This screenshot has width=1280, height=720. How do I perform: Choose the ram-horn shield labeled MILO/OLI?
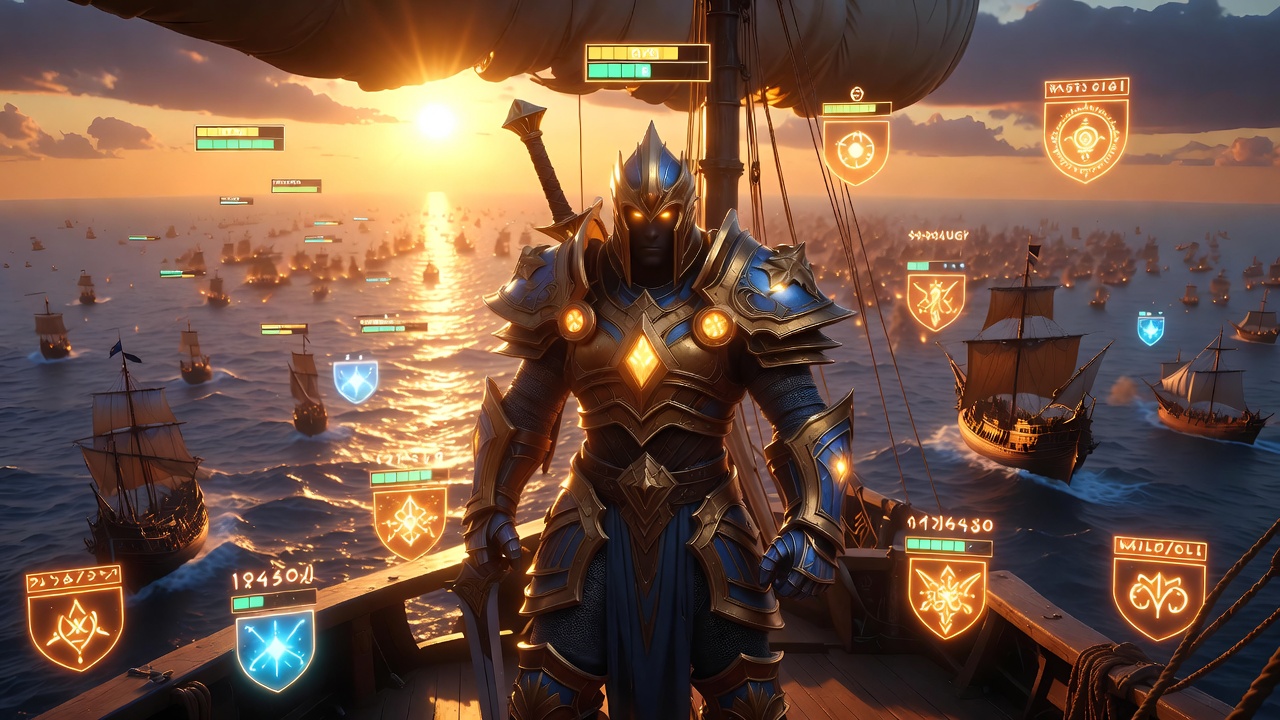[1159, 597]
